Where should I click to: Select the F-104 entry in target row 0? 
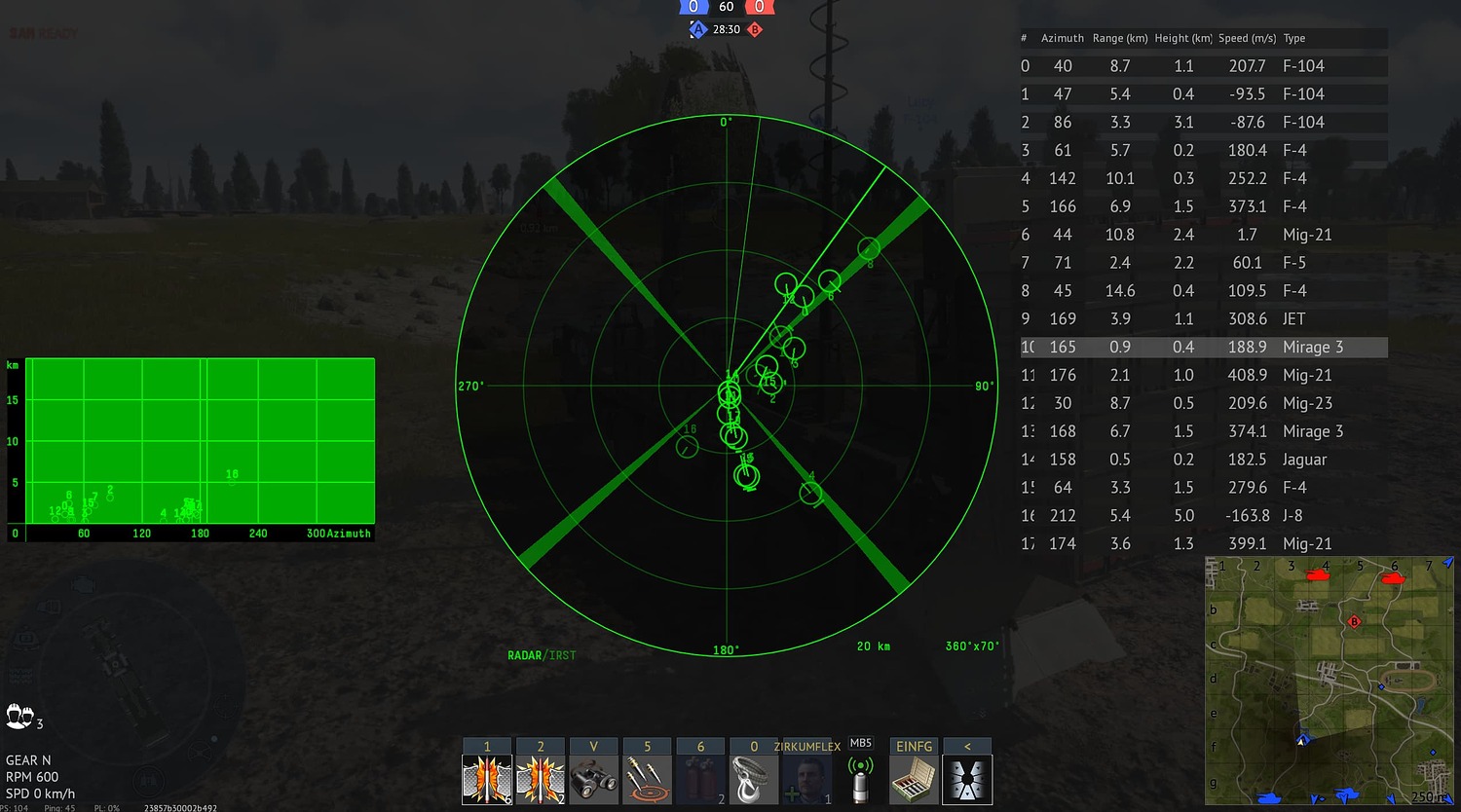tap(1203, 65)
